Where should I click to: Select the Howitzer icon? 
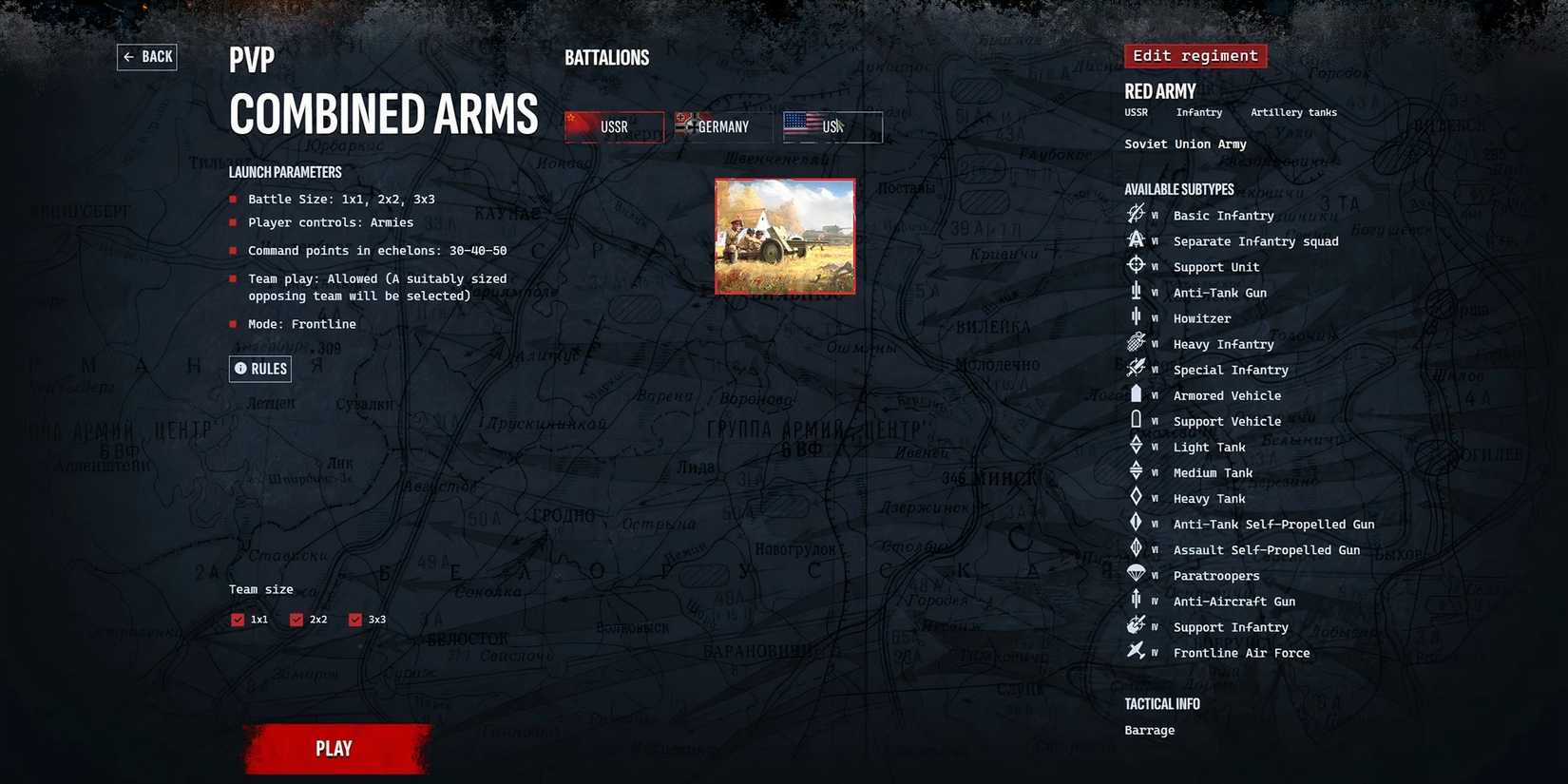[1137, 316]
